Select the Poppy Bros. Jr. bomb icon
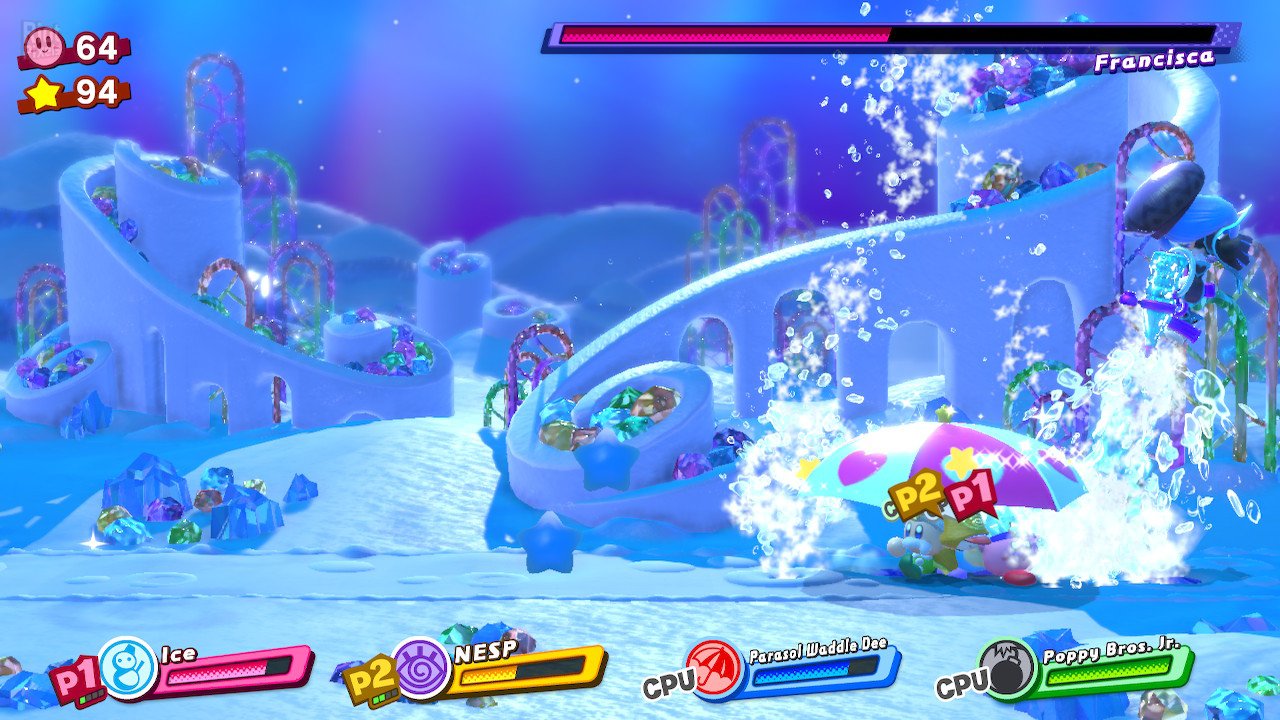This screenshot has width=1280, height=720. (1007, 669)
